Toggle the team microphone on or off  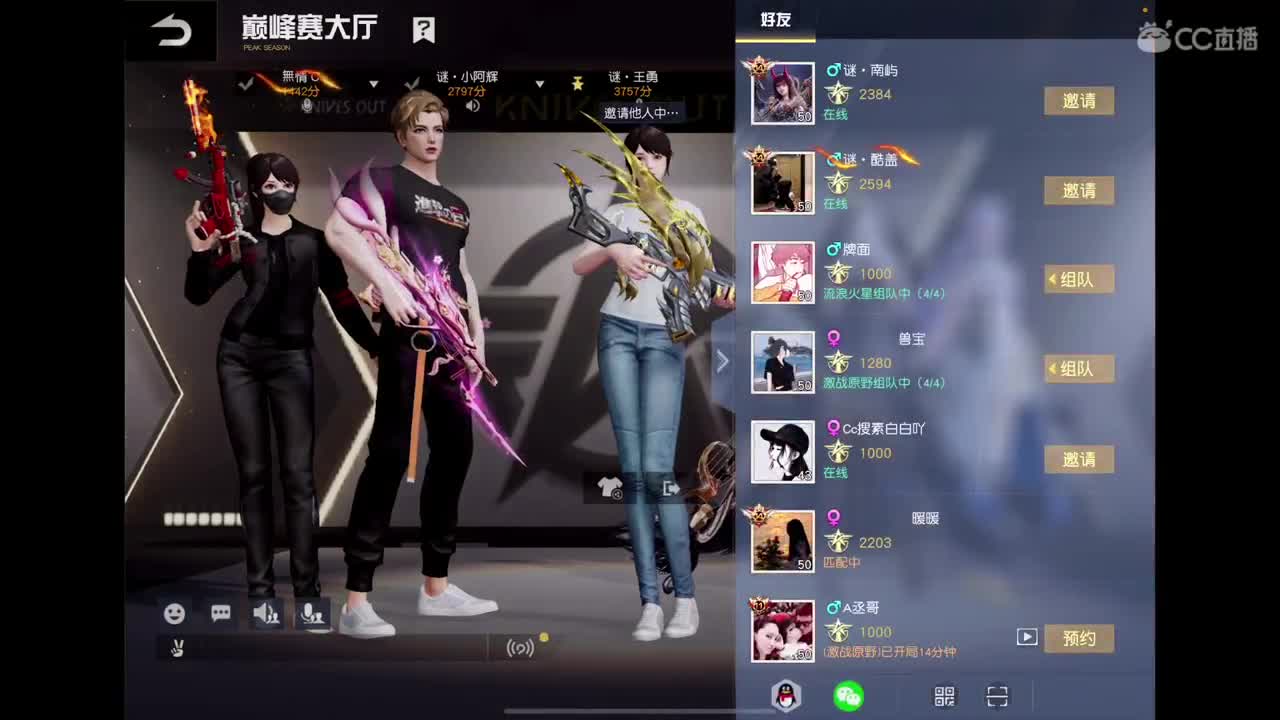click(x=310, y=614)
